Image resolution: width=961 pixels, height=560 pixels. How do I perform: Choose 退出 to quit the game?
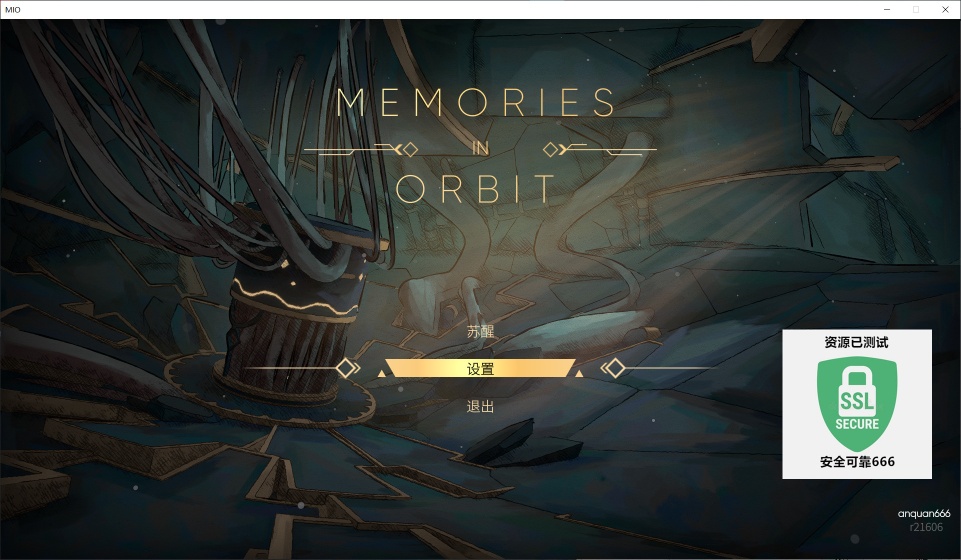click(480, 407)
